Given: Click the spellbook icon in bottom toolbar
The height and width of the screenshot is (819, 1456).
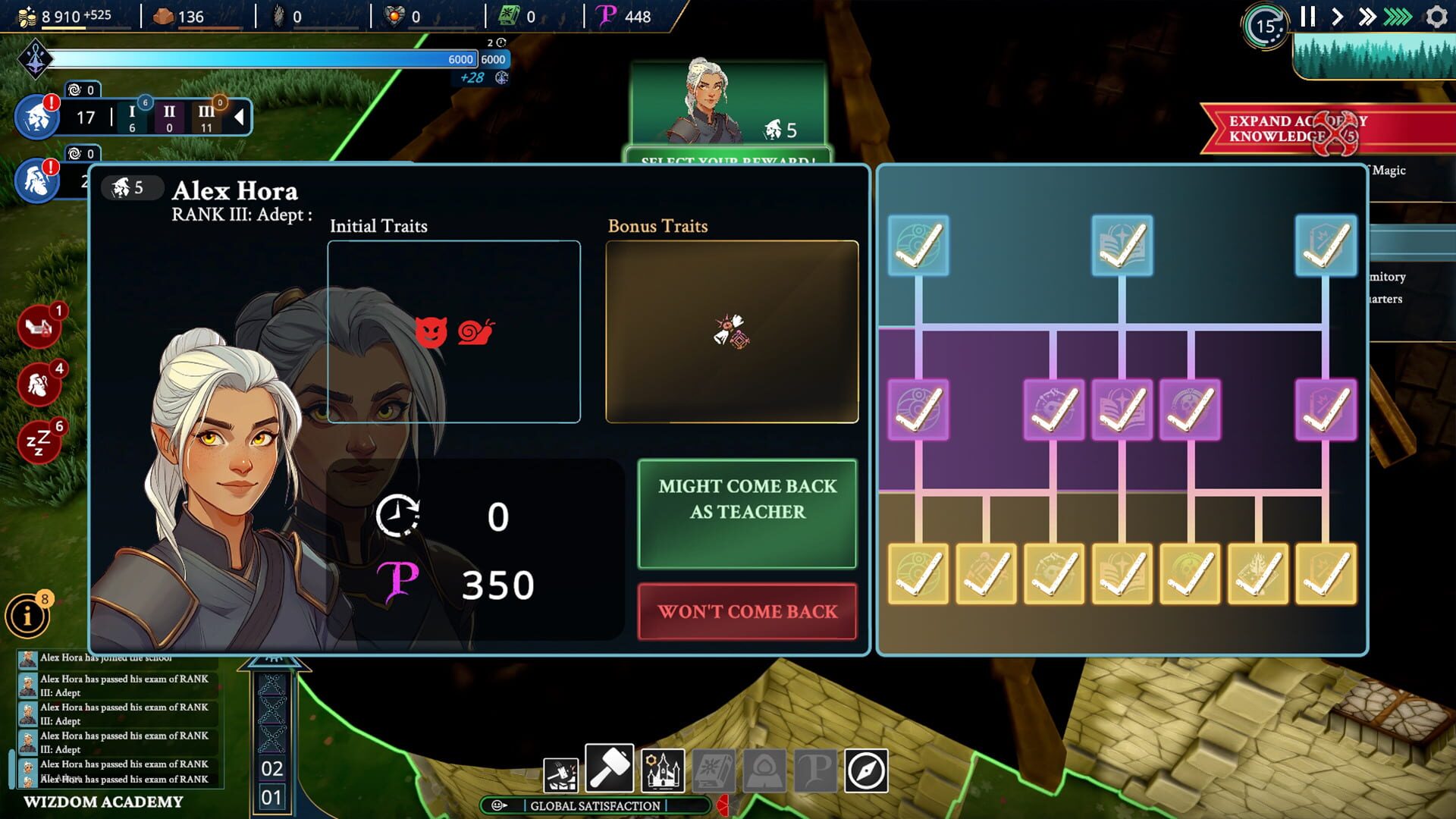Looking at the screenshot, I should click(714, 770).
